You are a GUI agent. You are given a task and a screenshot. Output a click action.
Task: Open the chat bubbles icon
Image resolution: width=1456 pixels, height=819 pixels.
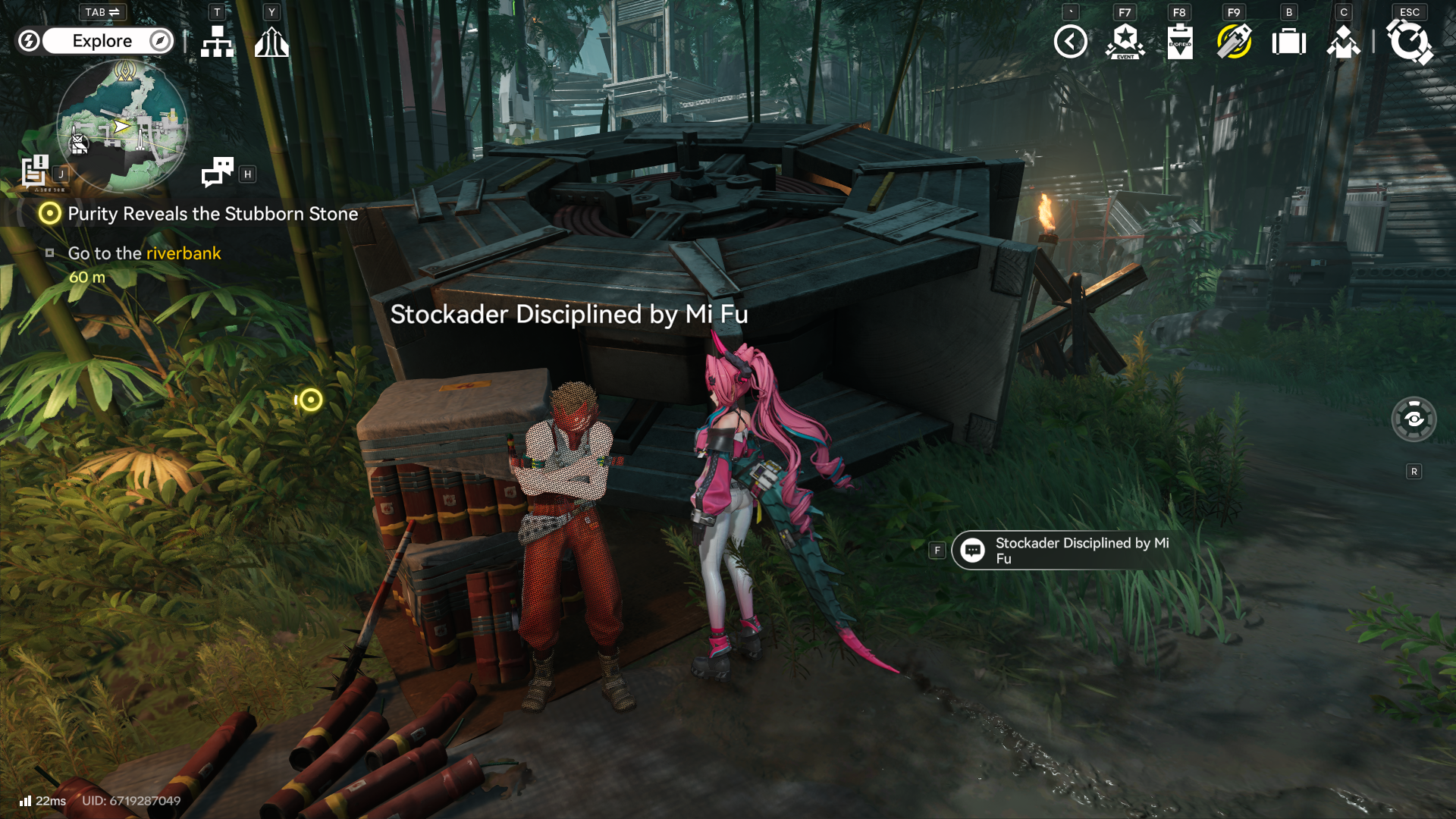pyautogui.click(x=218, y=172)
